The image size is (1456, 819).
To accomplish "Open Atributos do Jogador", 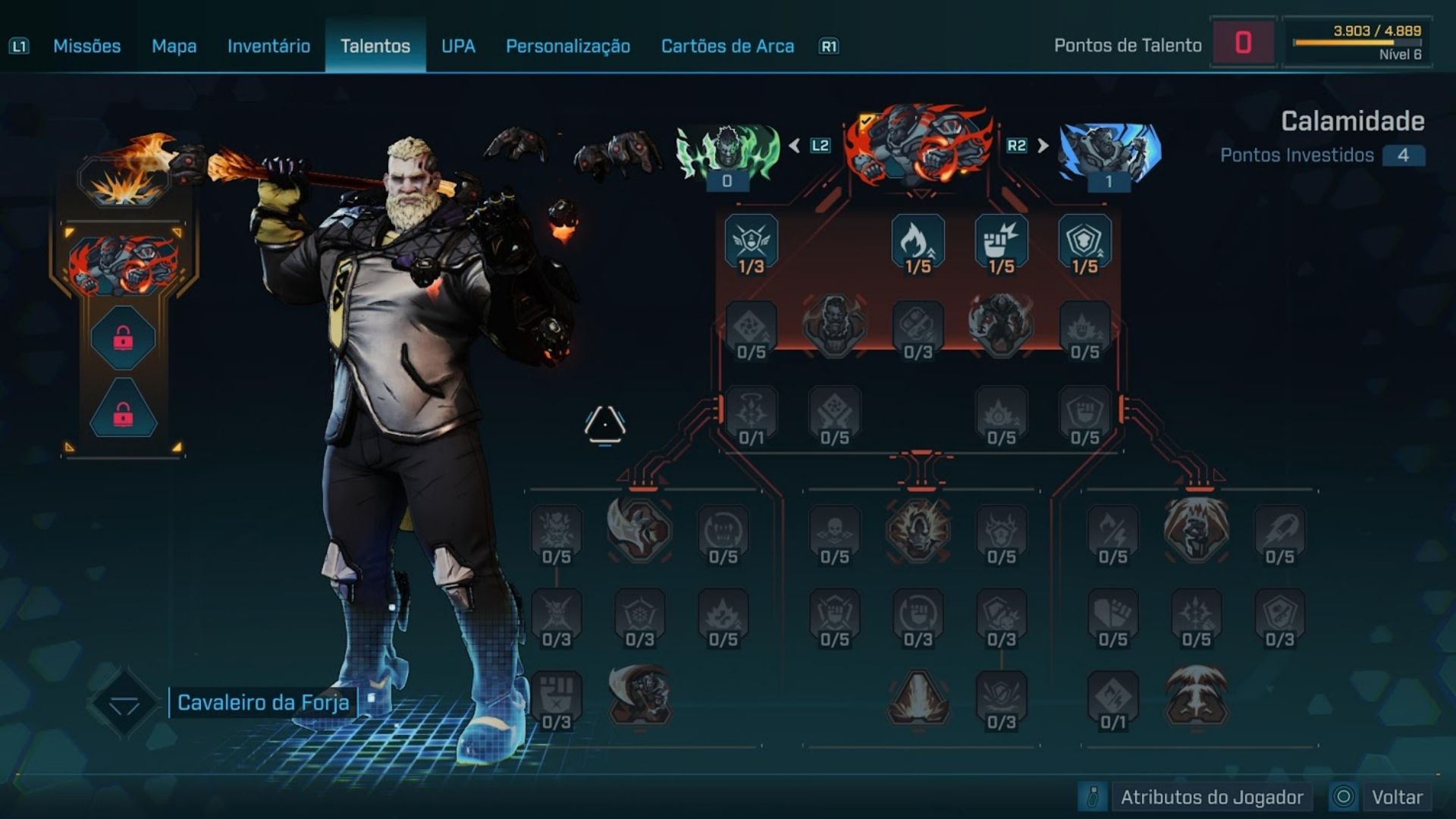I will click(x=1211, y=797).
